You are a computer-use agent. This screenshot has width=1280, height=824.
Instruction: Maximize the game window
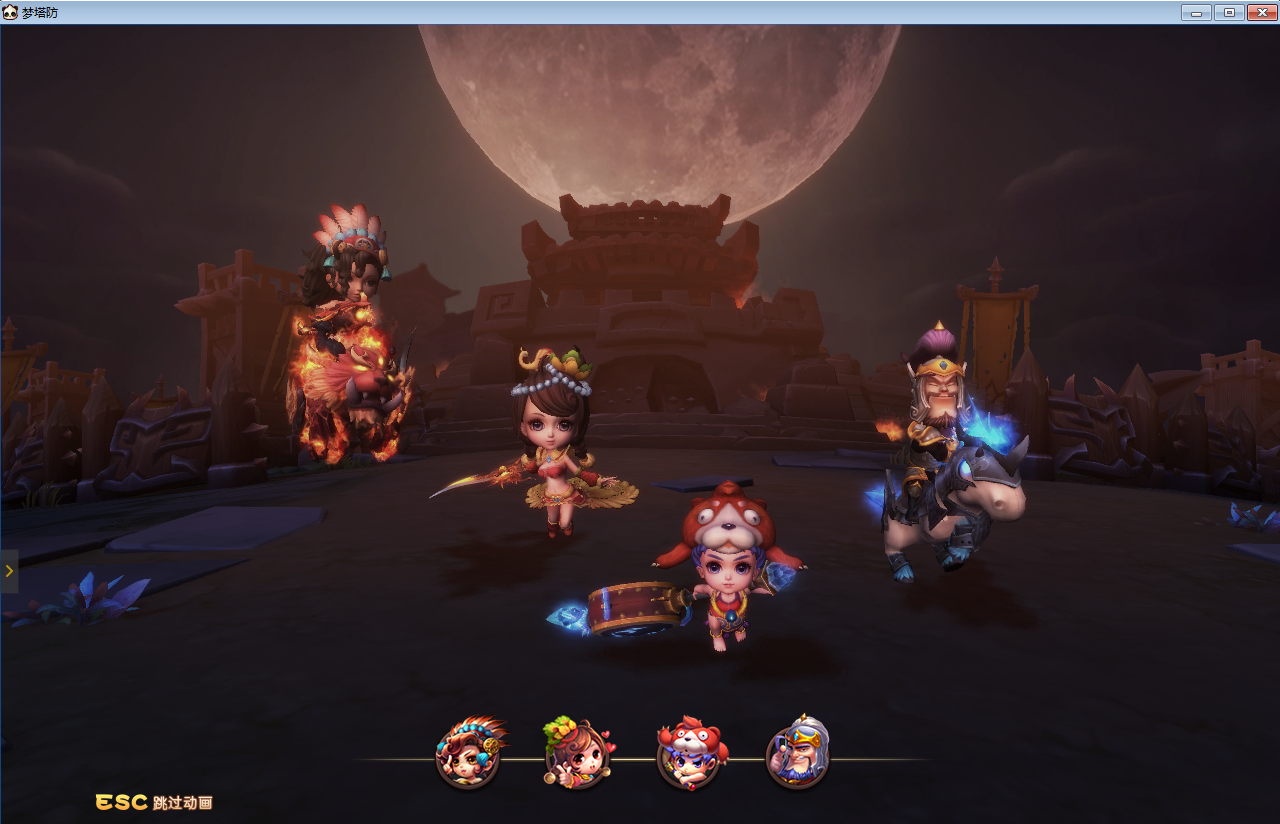pos(1229,12)
